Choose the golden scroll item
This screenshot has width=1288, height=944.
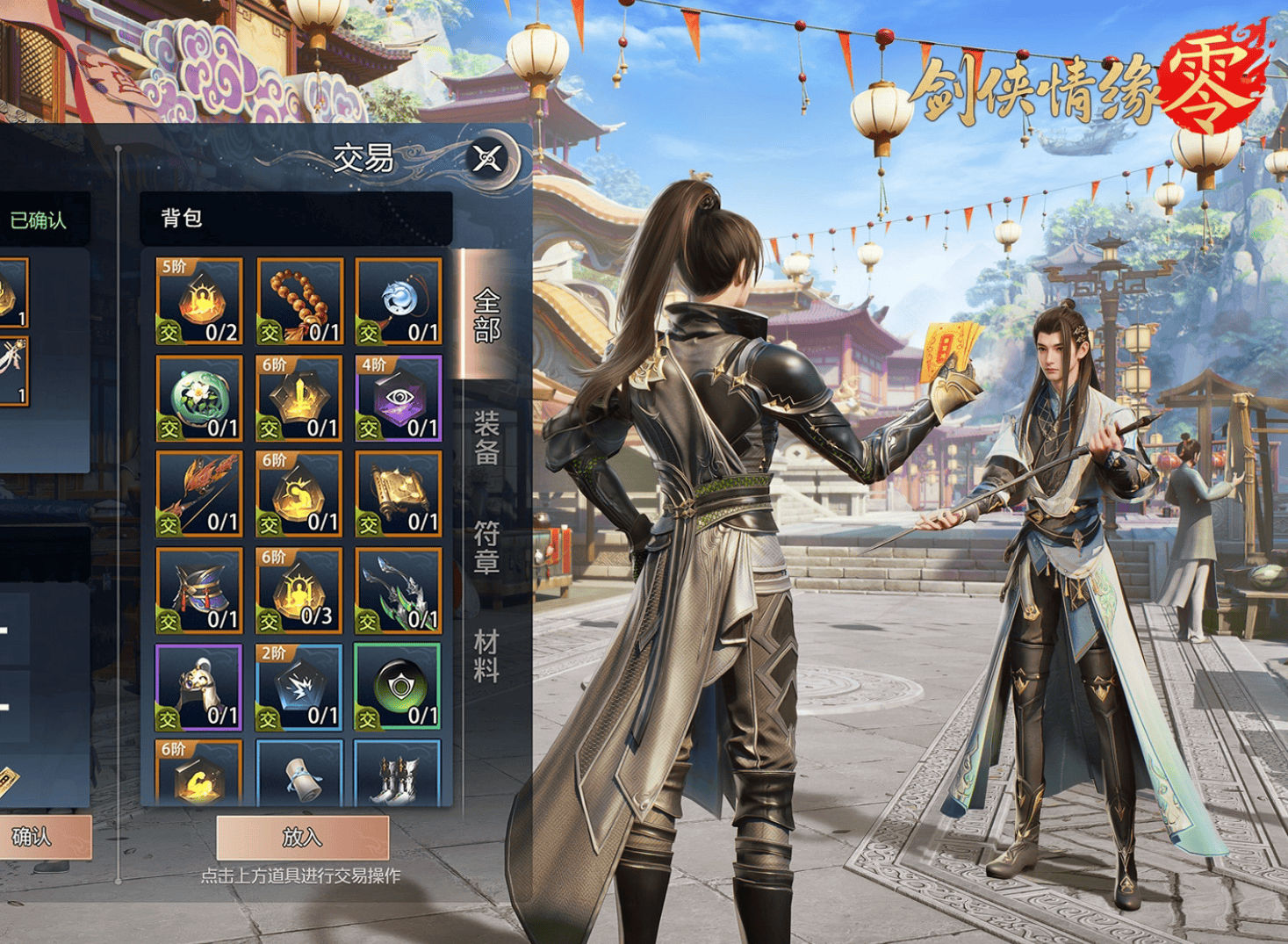[x=399, y=494]
